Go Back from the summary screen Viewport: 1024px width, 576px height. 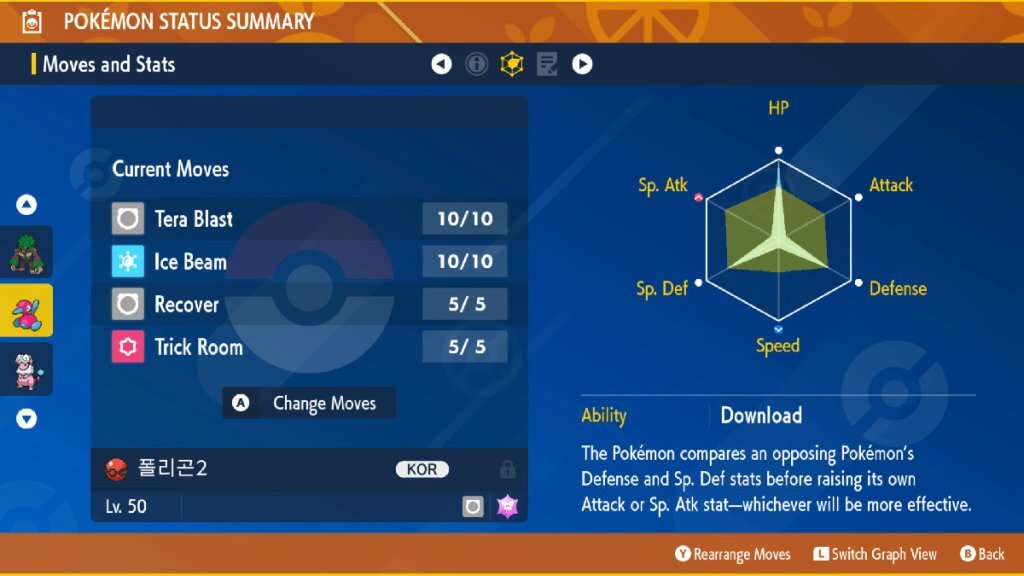tap(982, 554)
